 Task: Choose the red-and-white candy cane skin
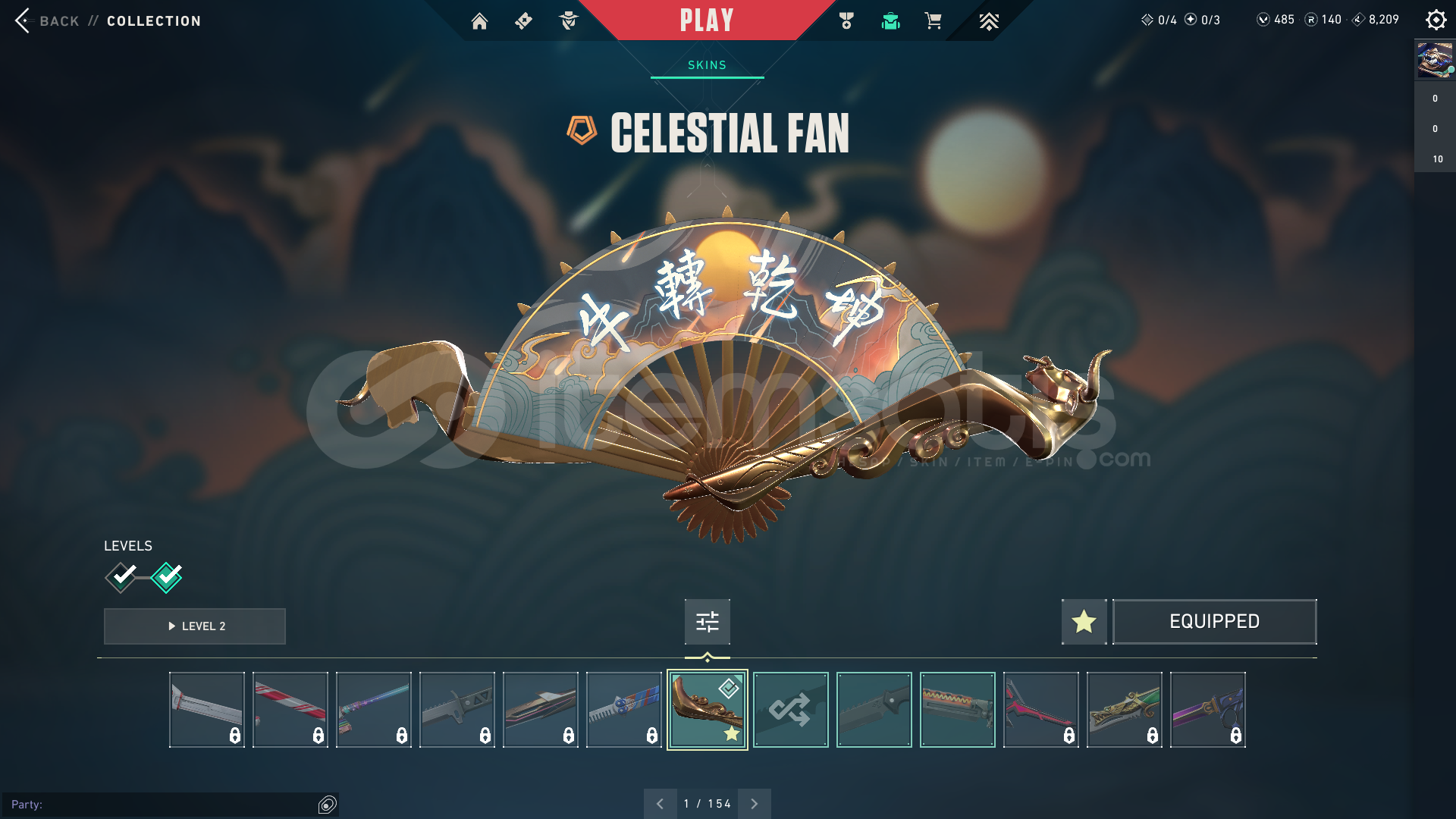(290, 710)
